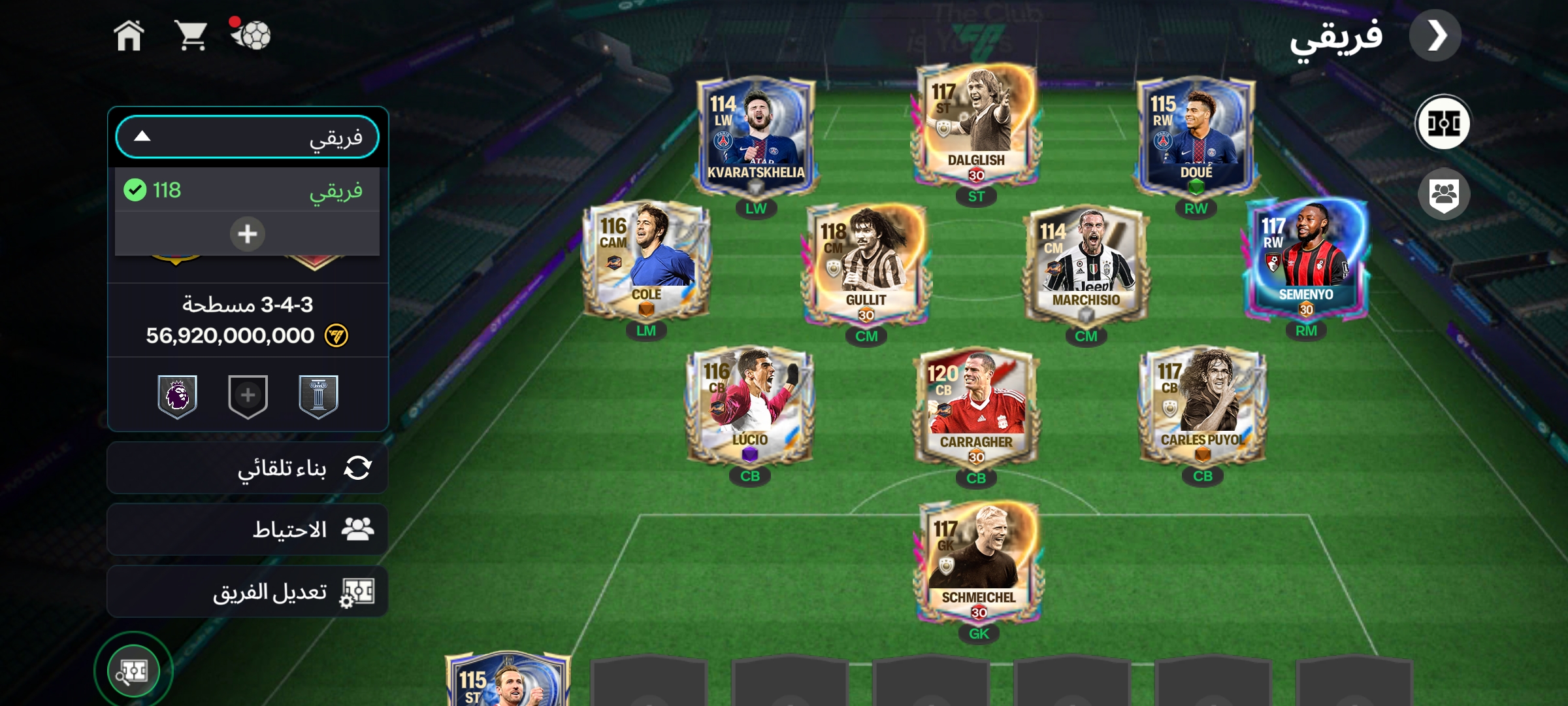Choose تعديل الفريق to edit the team
The image size is (1568, 706).
247,592
